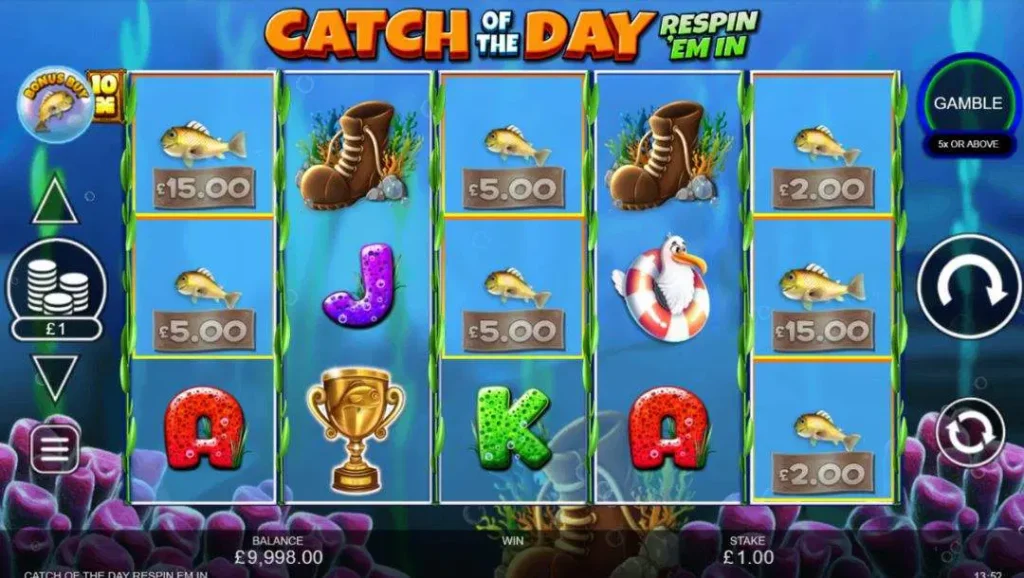Open autoplay with the circular arrows button
The image size is (1024, 578).
[970, 432]
